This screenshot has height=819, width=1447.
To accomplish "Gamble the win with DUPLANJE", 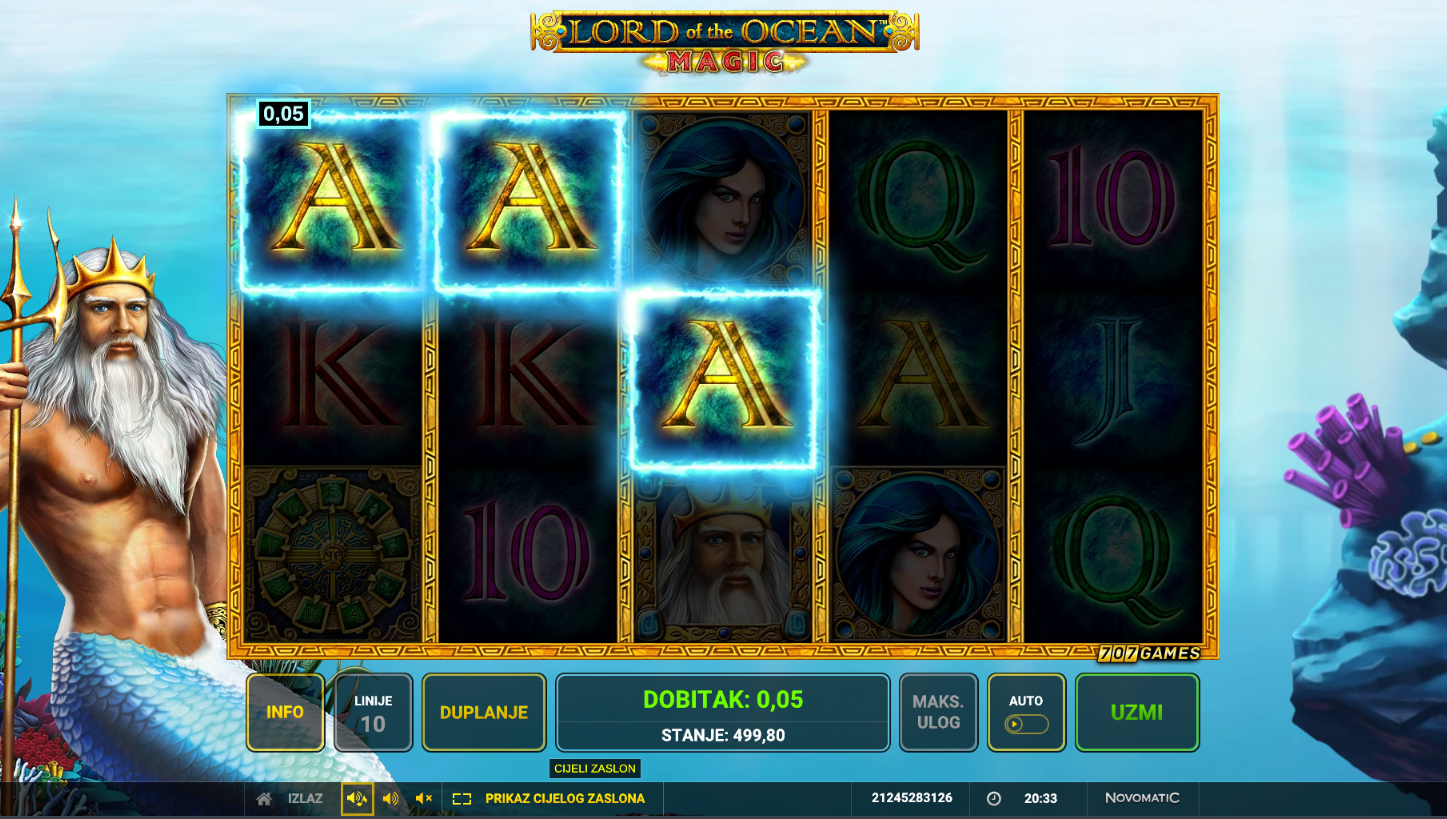I will 484,712.
